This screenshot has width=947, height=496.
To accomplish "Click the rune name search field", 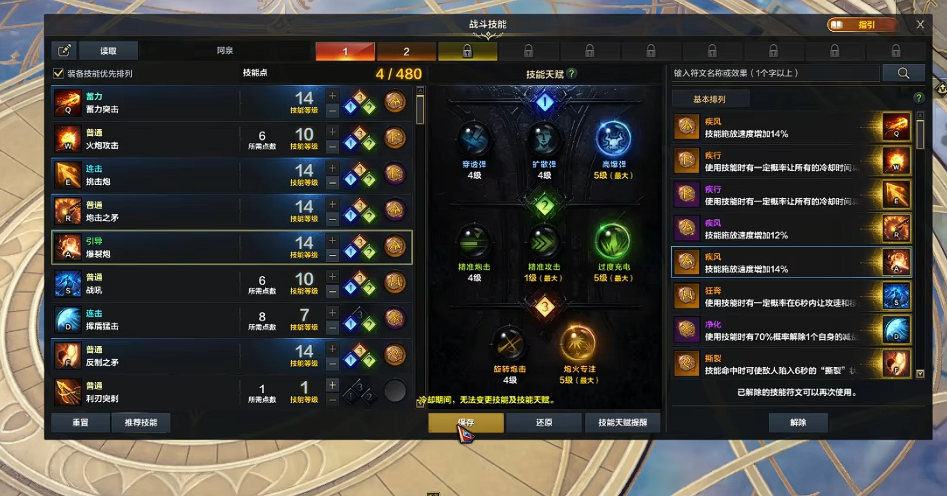I will [x=776, y=73].
